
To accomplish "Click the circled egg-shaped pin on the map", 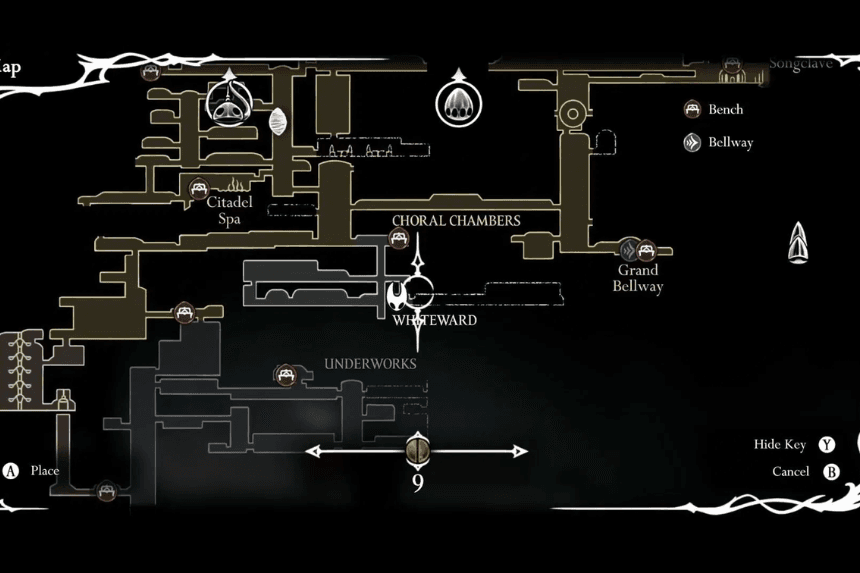I will point(456,102).
